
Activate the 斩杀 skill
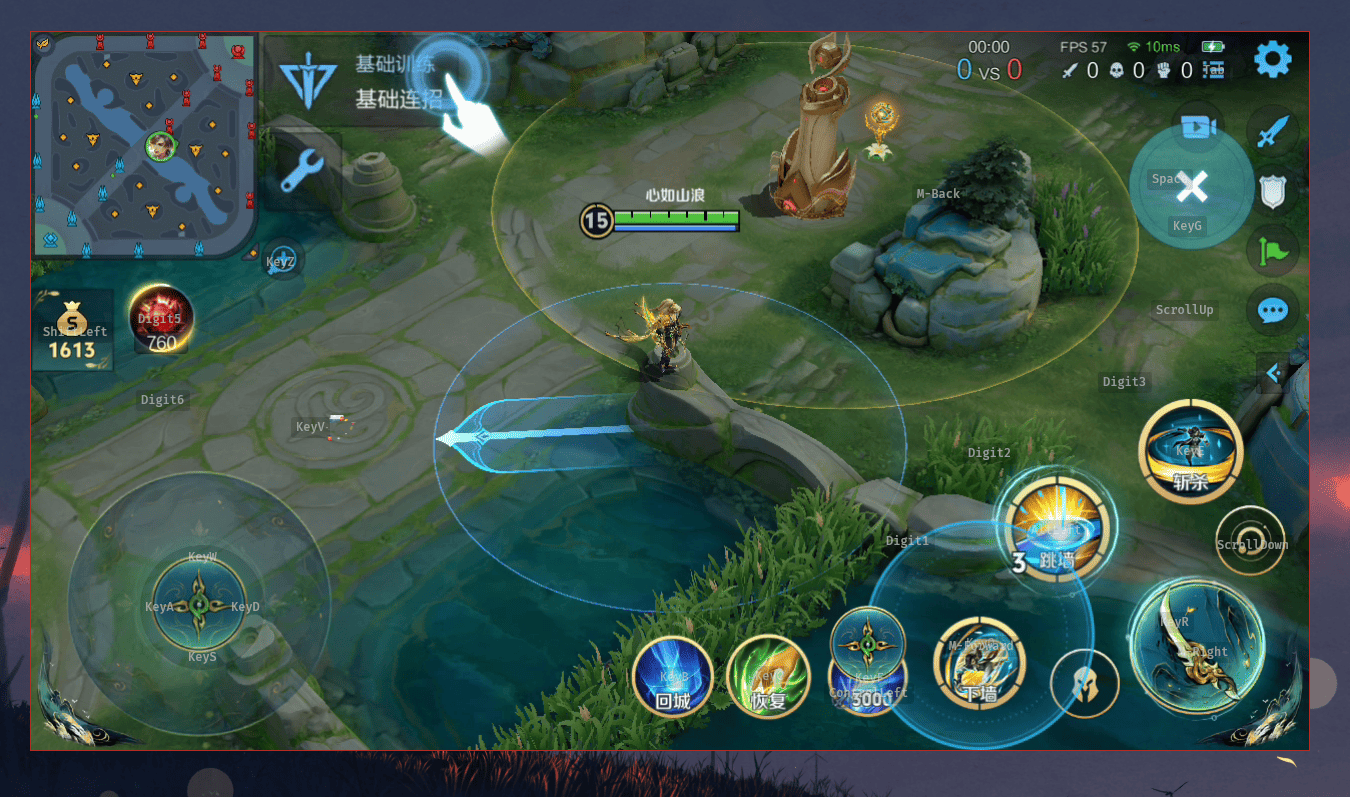1190,452
